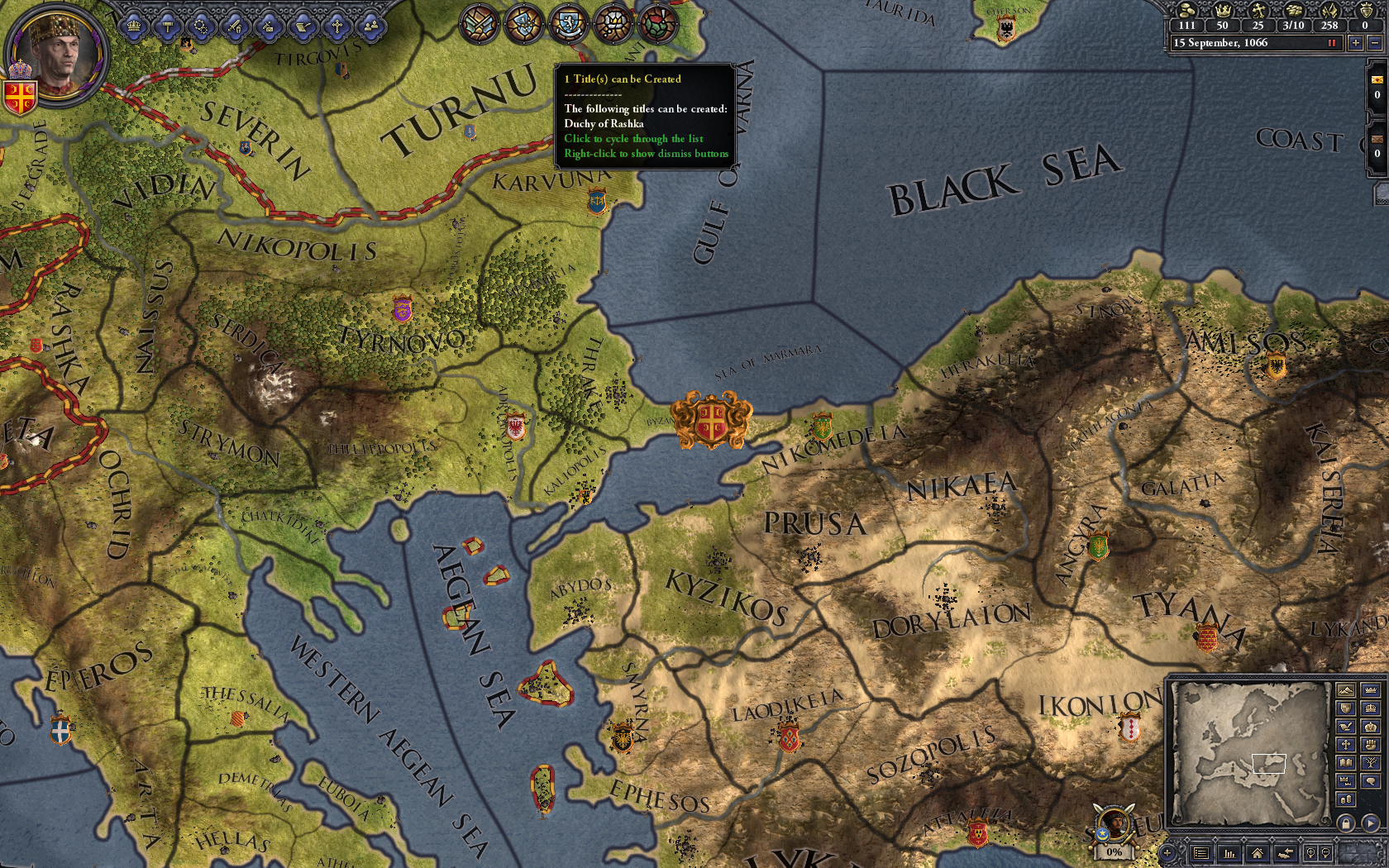Image resolution: width=1389 pixels, height=868 pixels.
Task: Open the dynasty screen via the two-figure icon
Action: click(370, 27)
